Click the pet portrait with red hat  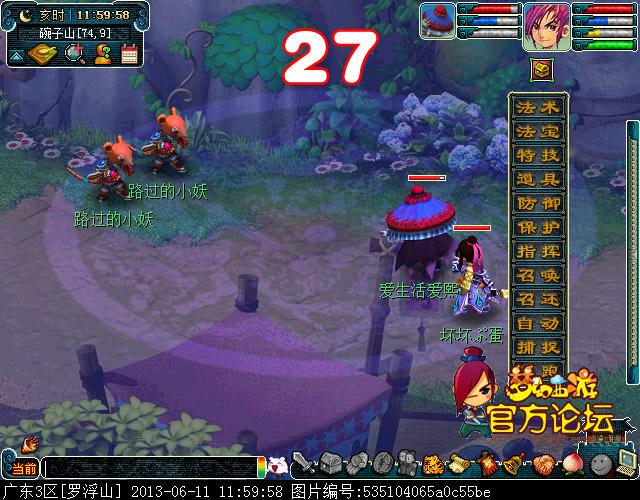click(437, 22)
